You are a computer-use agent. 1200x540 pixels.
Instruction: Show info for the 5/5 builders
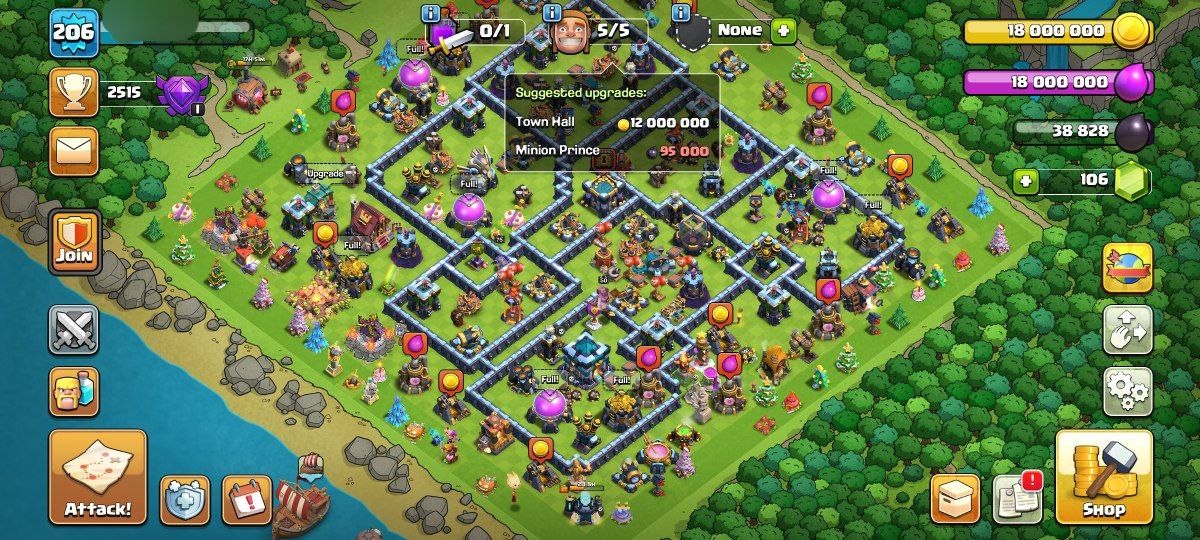tap(552, 13)
